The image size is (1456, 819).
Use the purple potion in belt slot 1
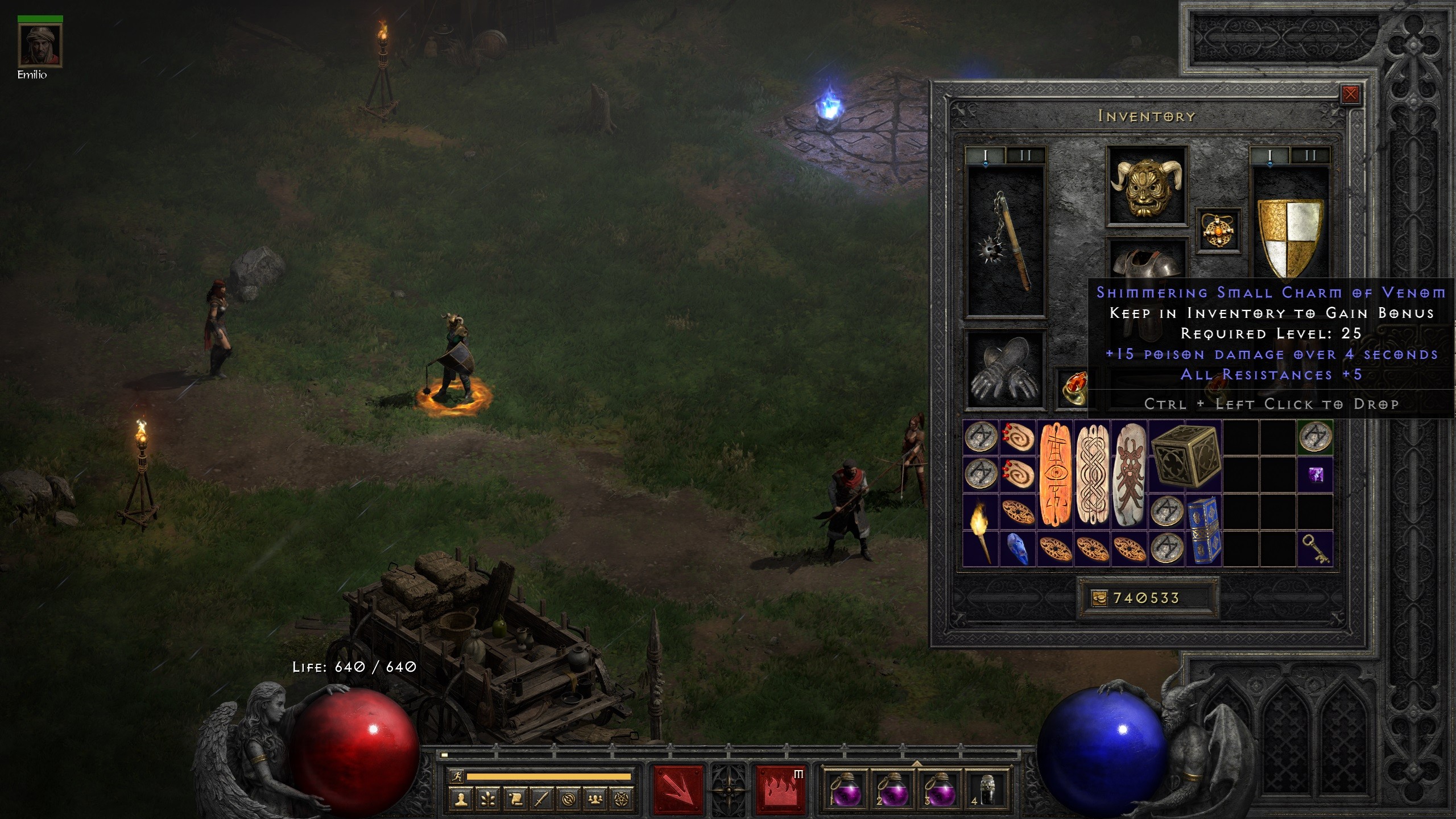(x=844, y=789)
